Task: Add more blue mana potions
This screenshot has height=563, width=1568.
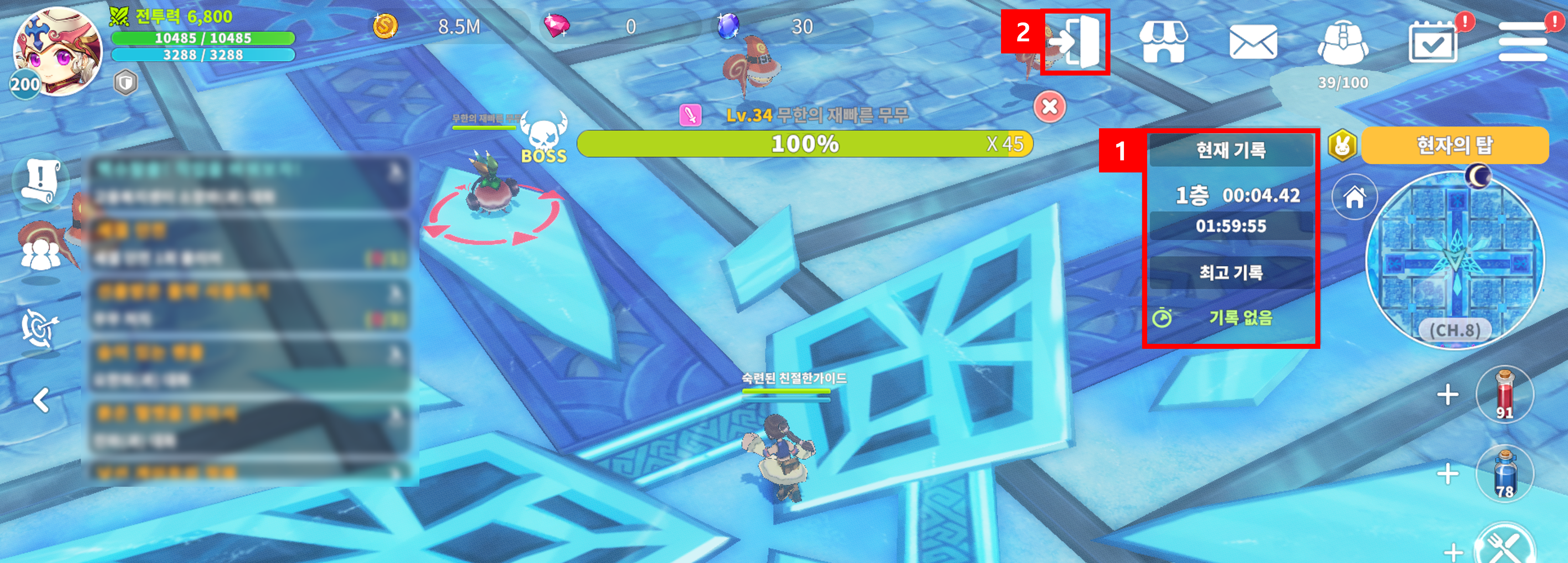Action: tap(1447, 474)
